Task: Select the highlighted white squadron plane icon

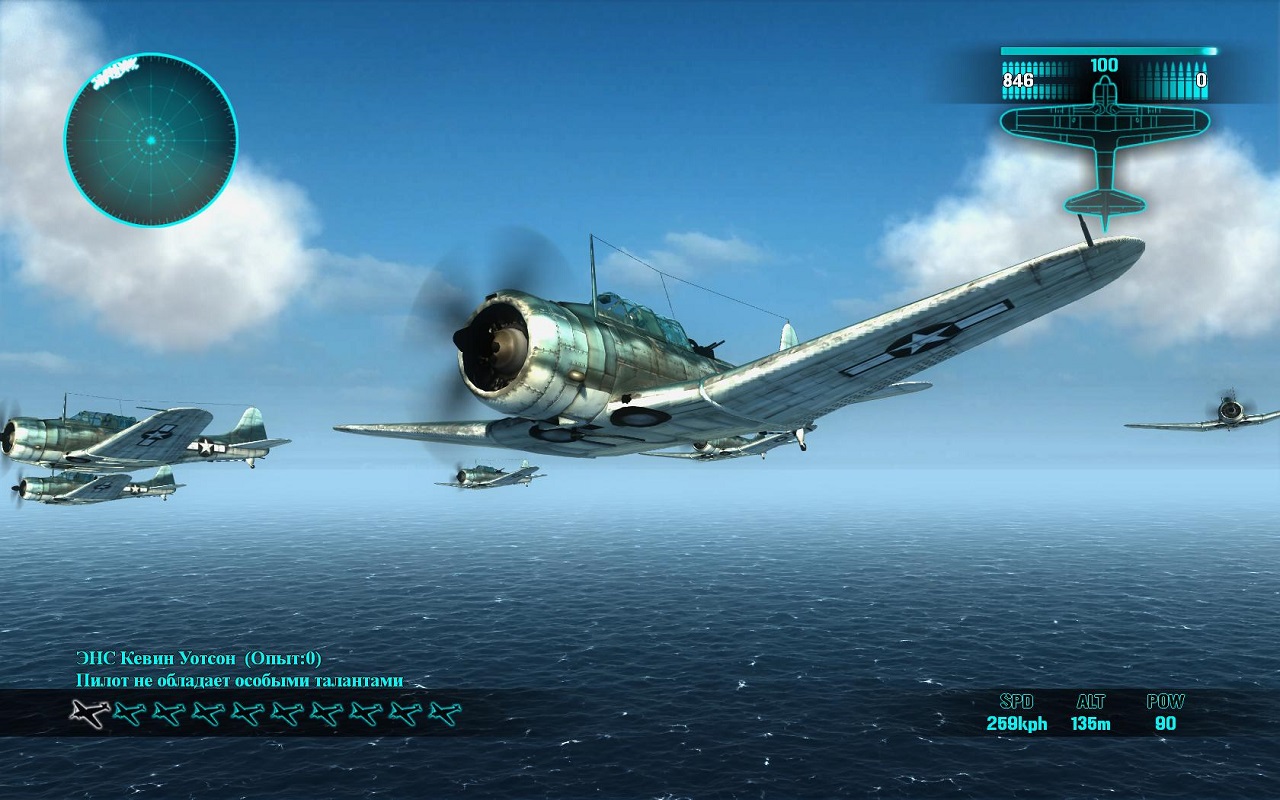Action: [x=90, y=713]
